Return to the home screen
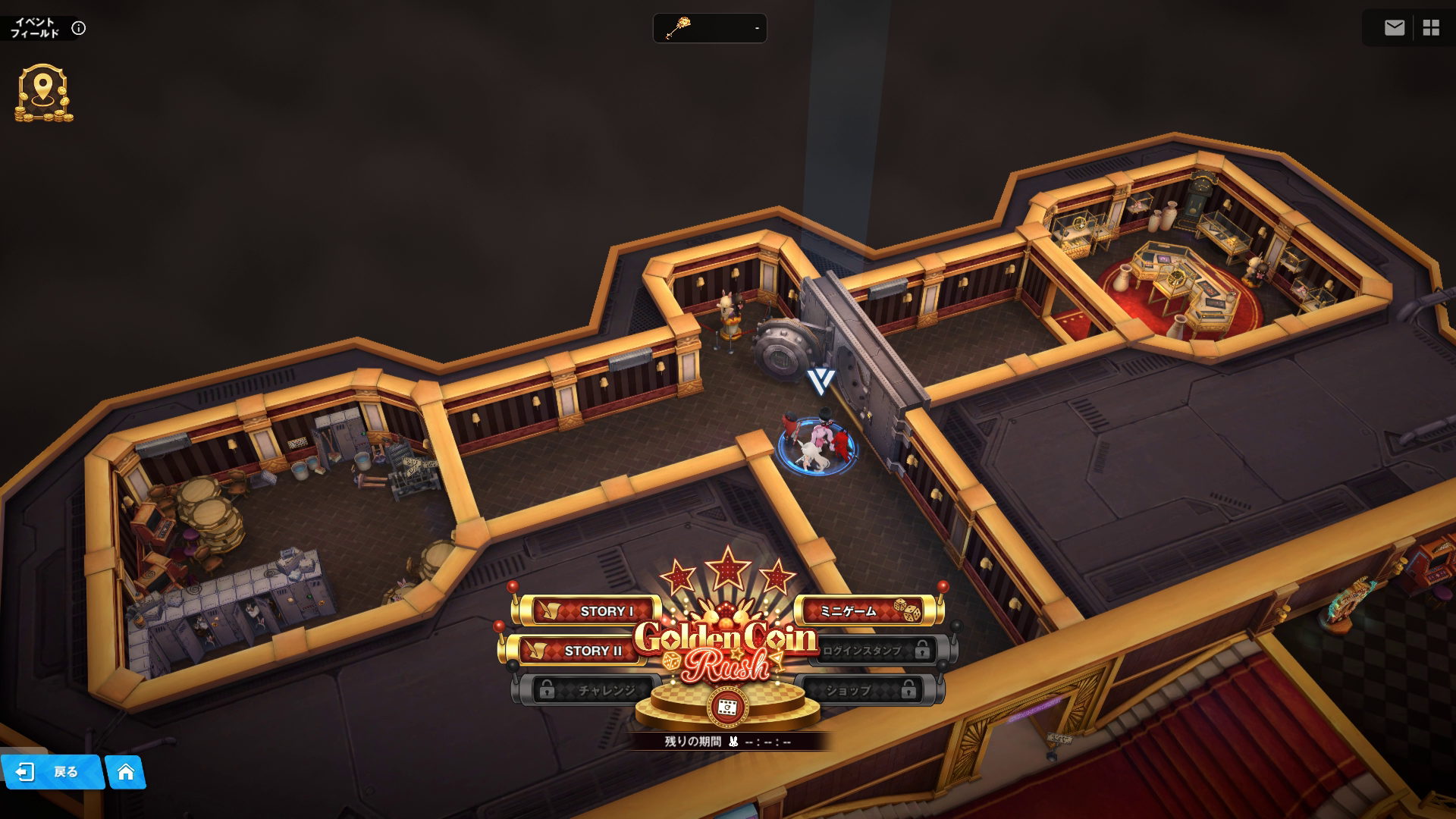The height and width of the screenshot is (819, 1456). tap(126, 772)
